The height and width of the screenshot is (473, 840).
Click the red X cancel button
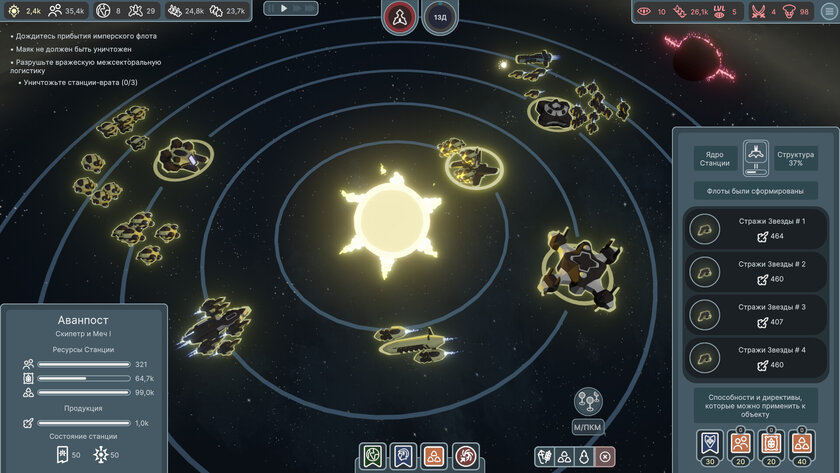pyautogui.click(x=605, y=457)
